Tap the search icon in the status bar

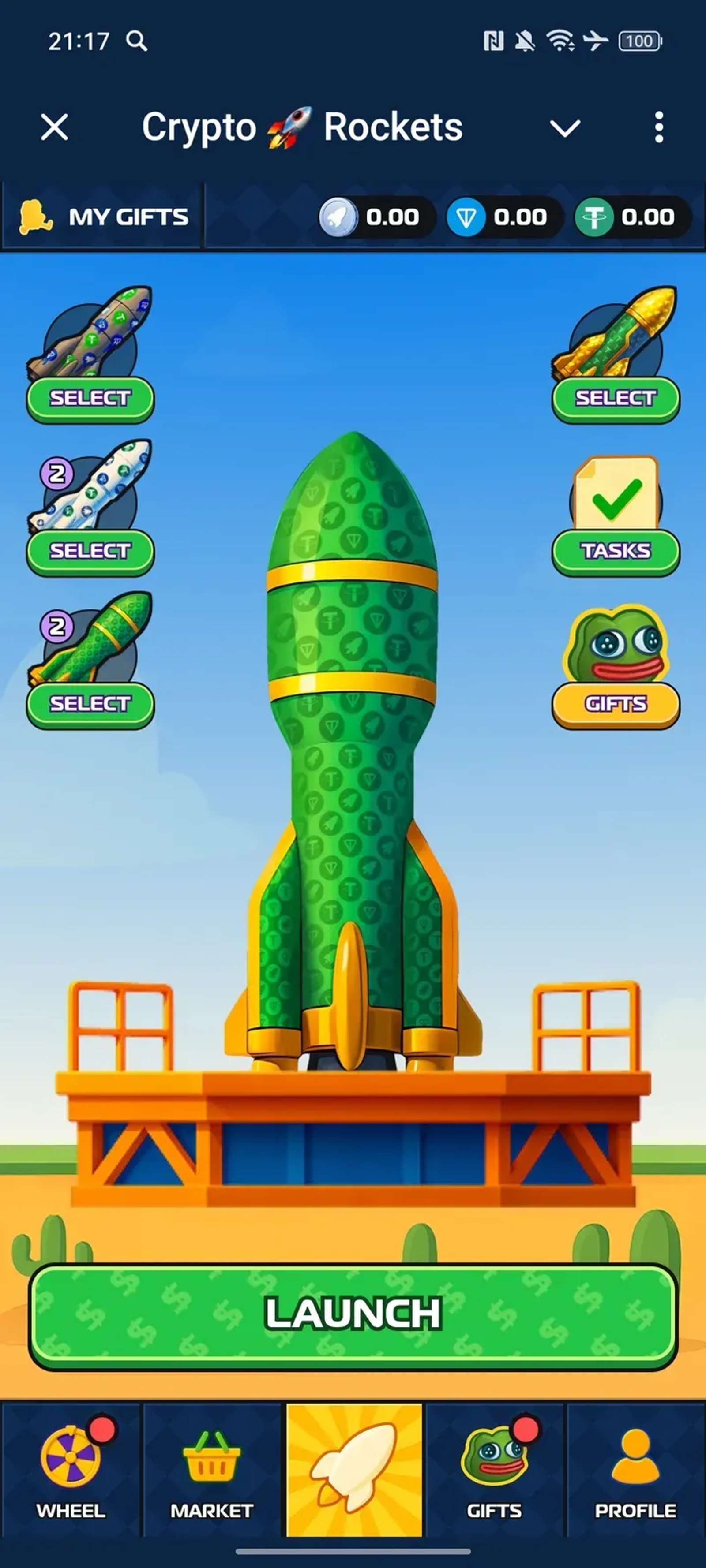pos(136,41)
